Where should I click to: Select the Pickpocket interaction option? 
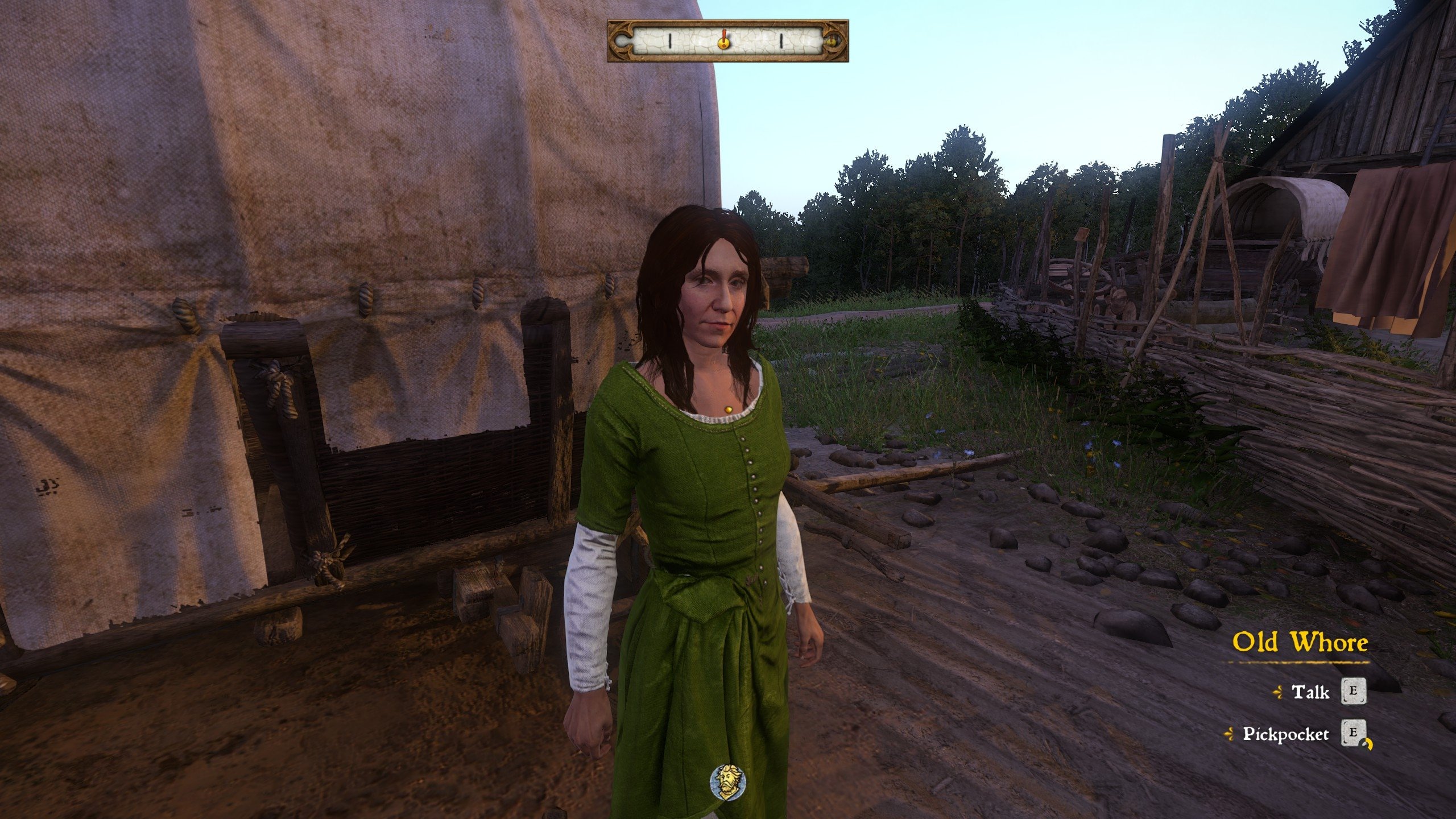click(1285, 734)
